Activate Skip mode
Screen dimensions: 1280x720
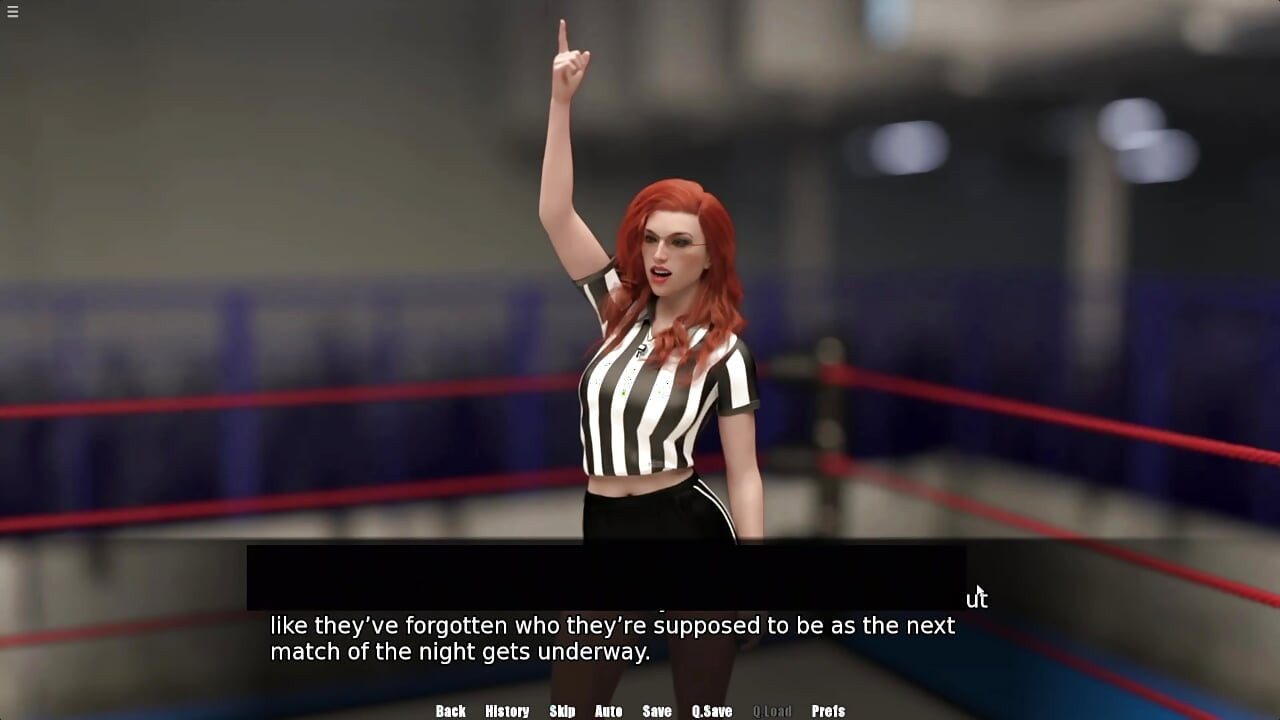coord(562,711)
